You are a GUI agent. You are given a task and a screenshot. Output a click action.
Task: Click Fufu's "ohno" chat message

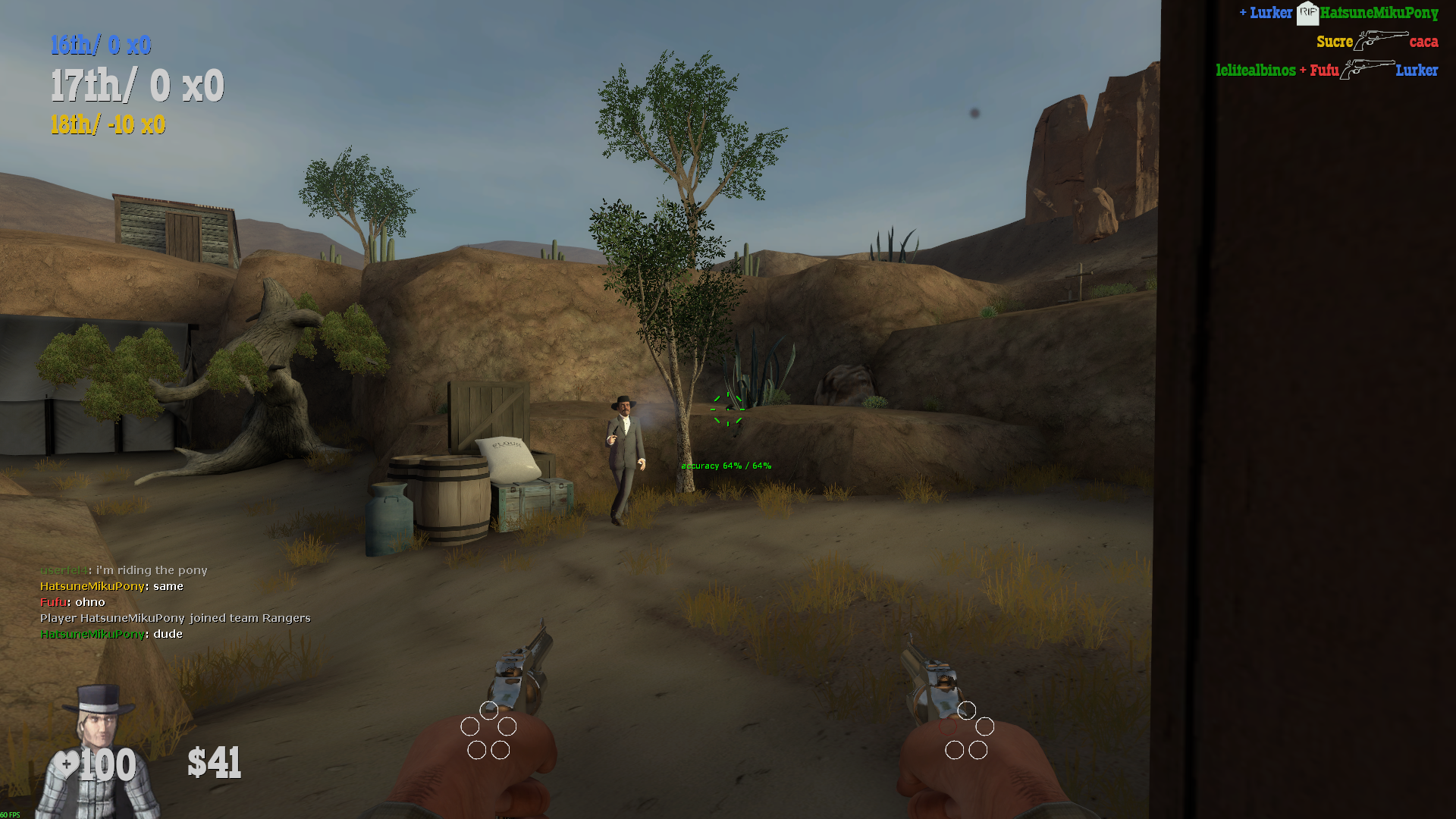pyautogui.click(x=73, y=602)
